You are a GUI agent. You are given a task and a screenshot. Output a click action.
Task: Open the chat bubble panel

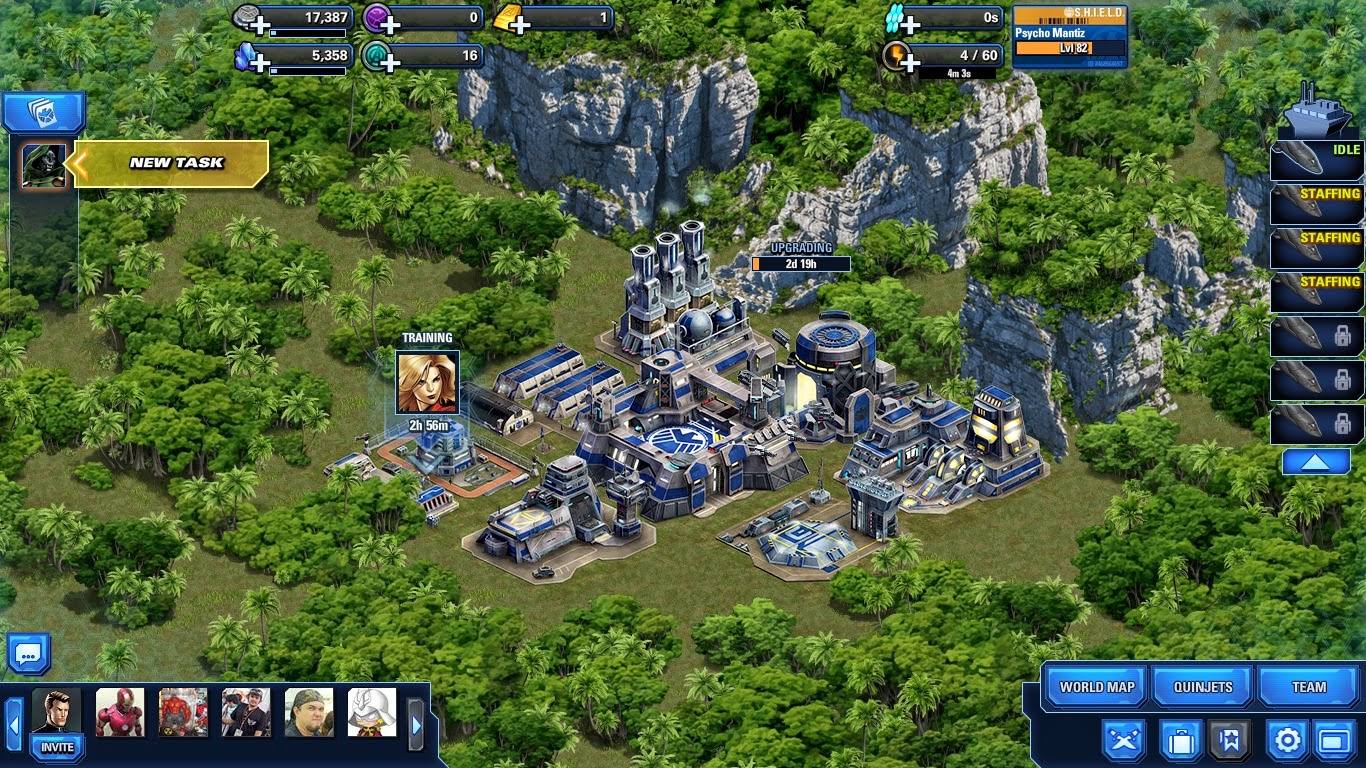pyautogui.click(x=28, y=652)
